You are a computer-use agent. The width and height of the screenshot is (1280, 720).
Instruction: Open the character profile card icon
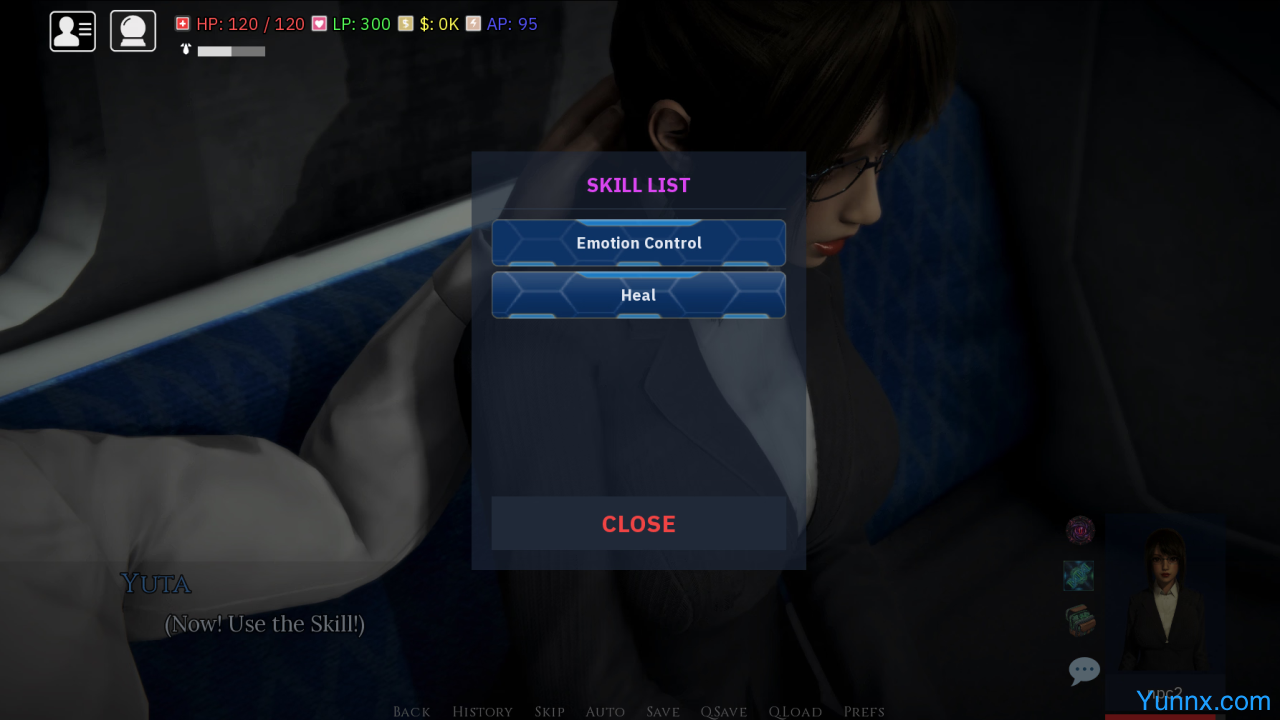[73, 31]
